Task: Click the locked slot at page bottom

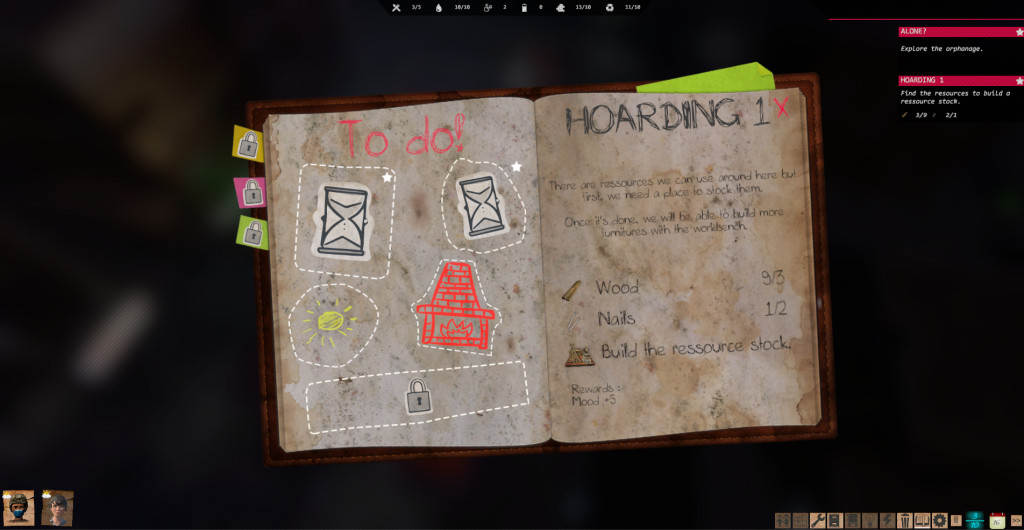Action: point(417,397)
